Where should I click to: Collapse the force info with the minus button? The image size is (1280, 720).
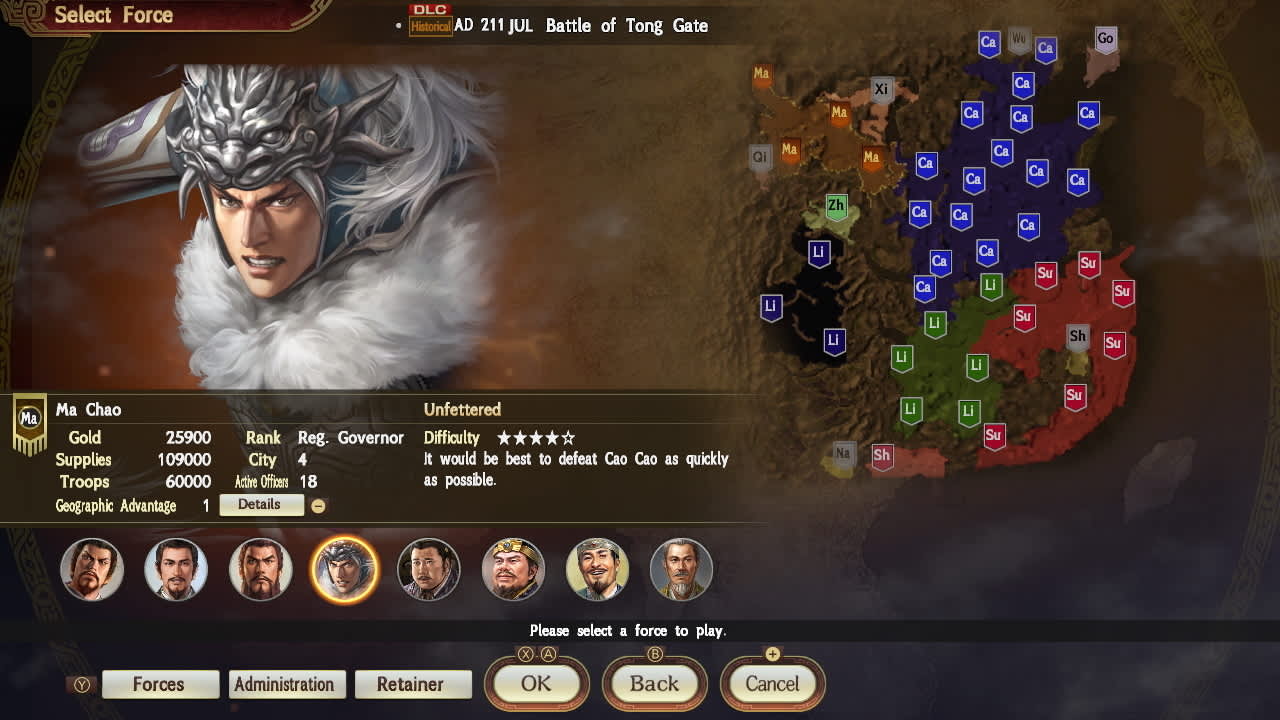pyautogui.click(x=319, y=505)
